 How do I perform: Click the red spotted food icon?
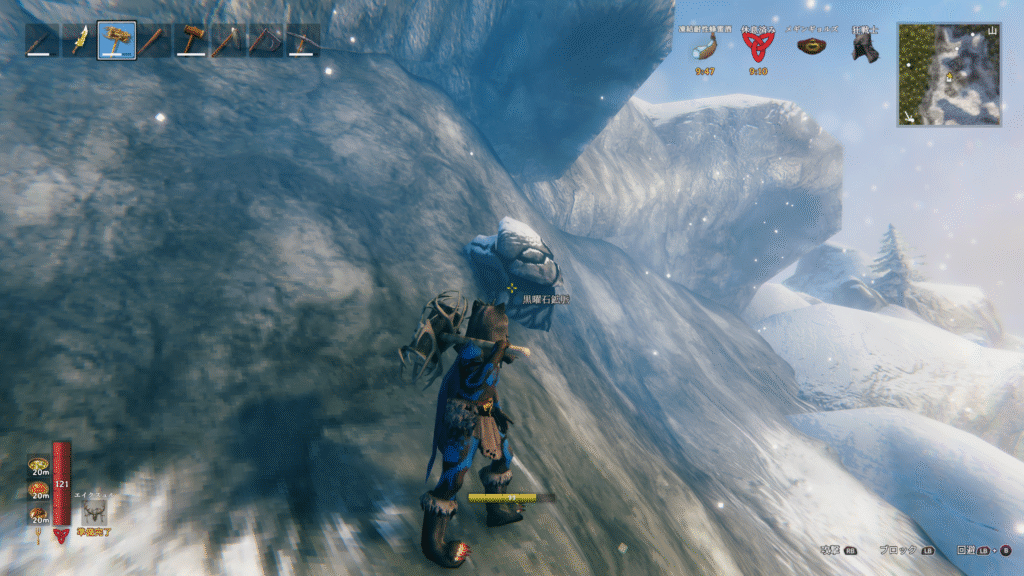tap(40, 489)
